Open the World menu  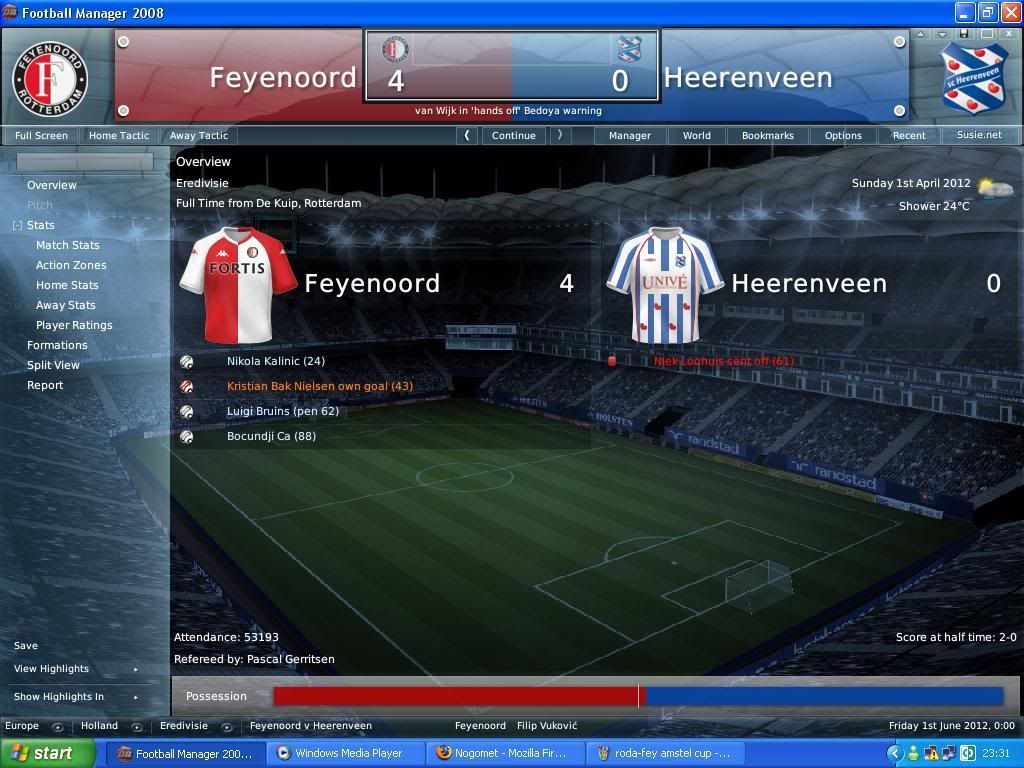point(696,135)
